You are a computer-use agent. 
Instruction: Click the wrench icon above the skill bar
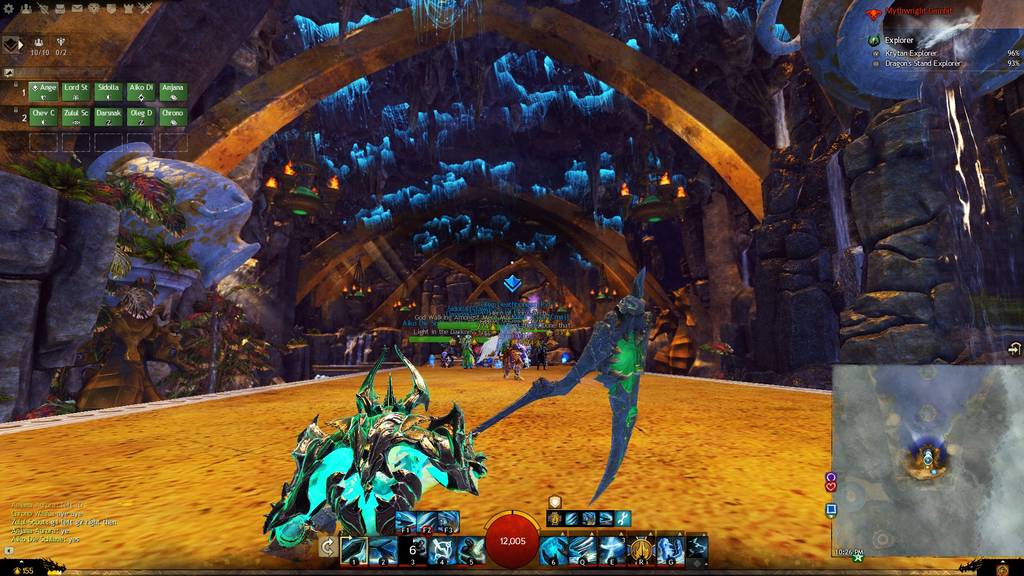tap(622, 517)
